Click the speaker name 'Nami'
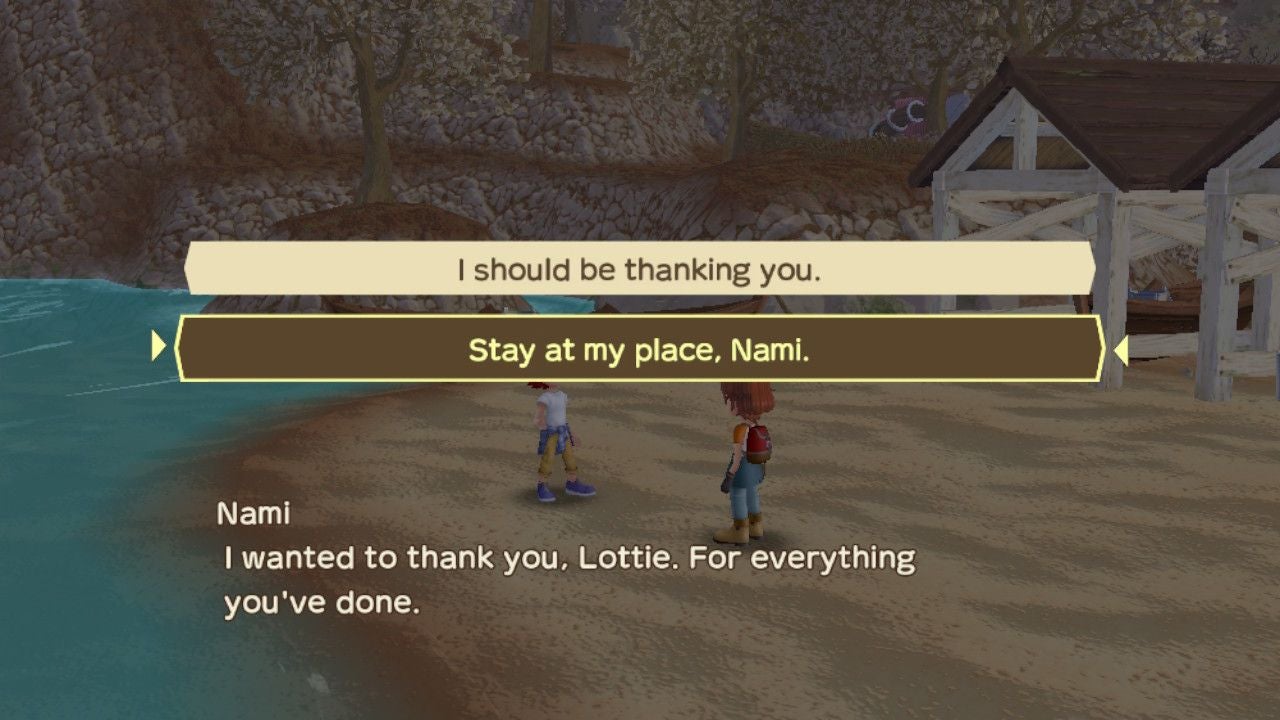Viewport: 1280px width, 720px height. coord(252,513)
